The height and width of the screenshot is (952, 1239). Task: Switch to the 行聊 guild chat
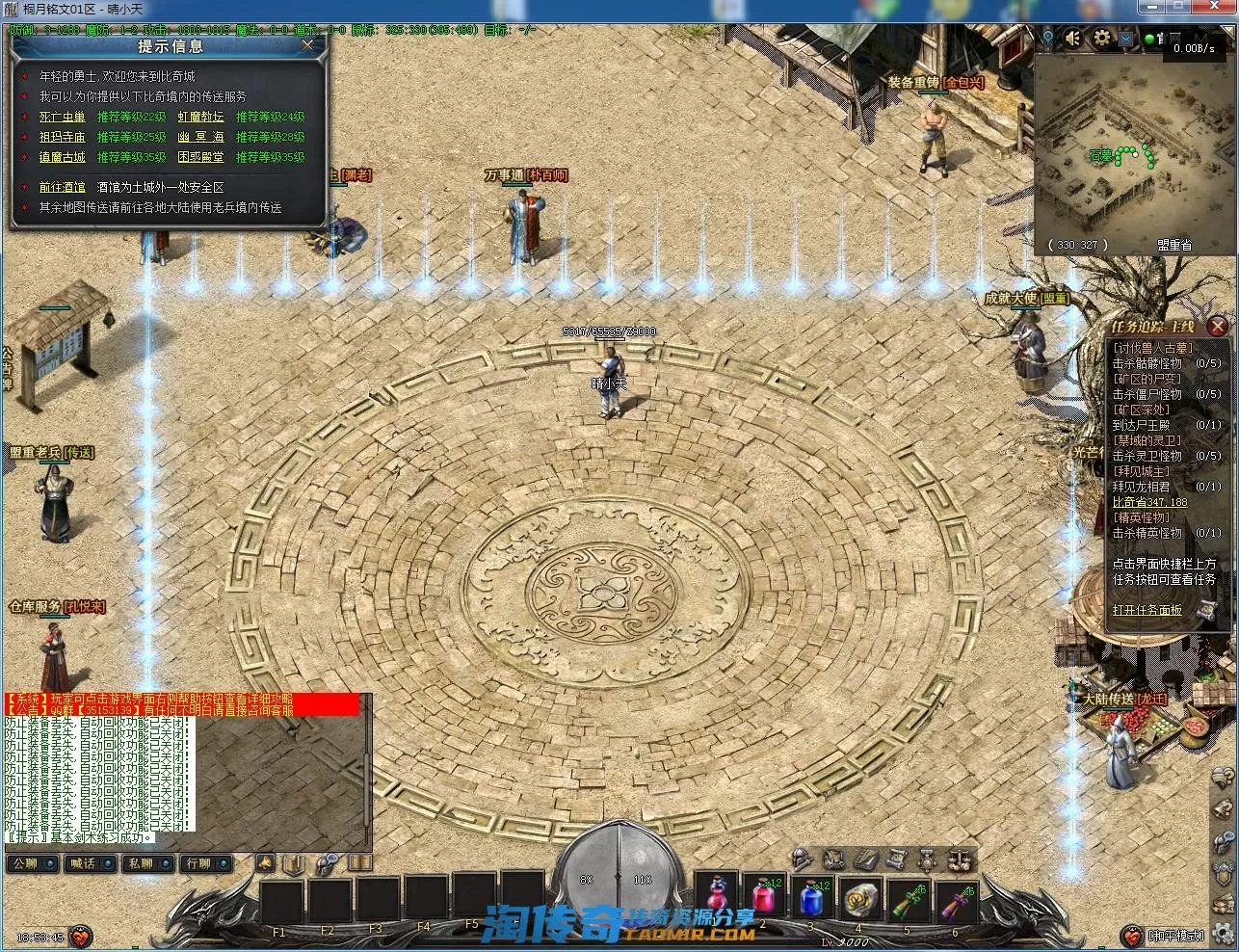(x=199, y=863)
